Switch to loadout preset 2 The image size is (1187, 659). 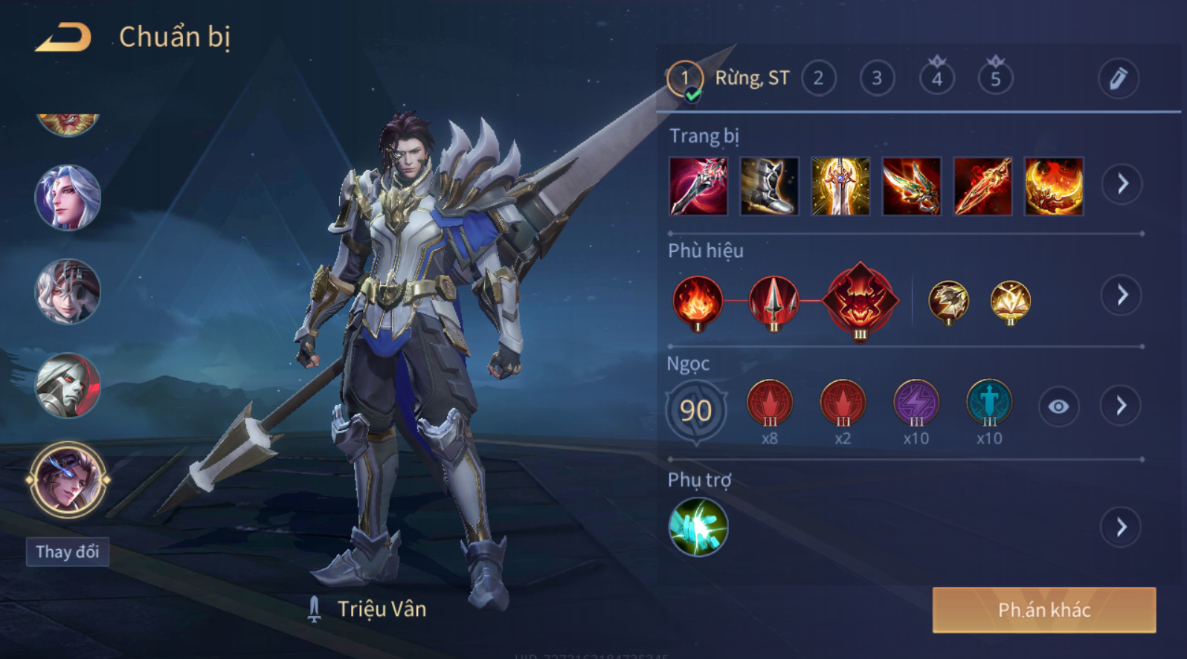click(818, 78)
